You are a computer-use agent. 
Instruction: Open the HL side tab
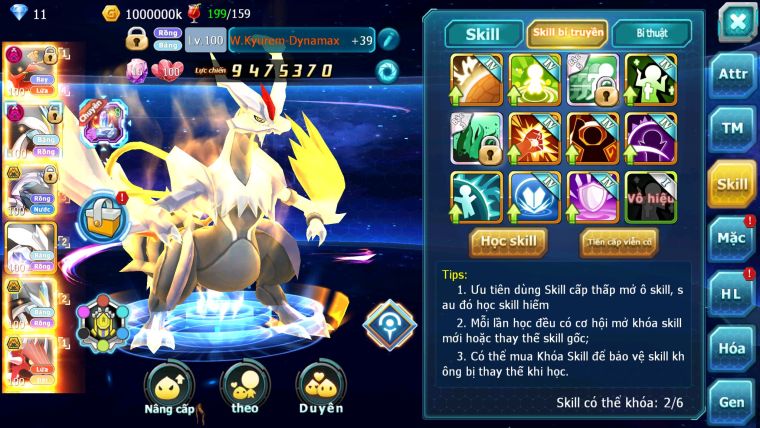click(x=732, y=293)
